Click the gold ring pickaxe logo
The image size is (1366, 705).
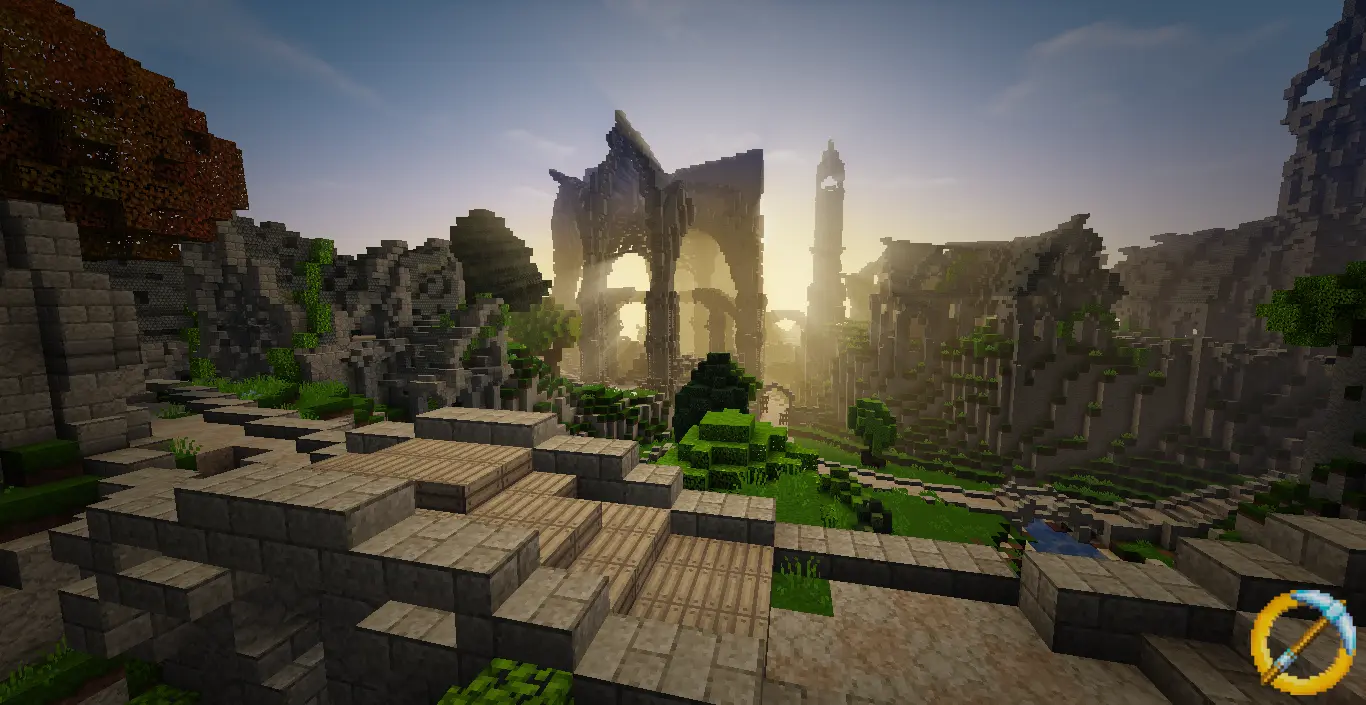(x=1301, y=641)
